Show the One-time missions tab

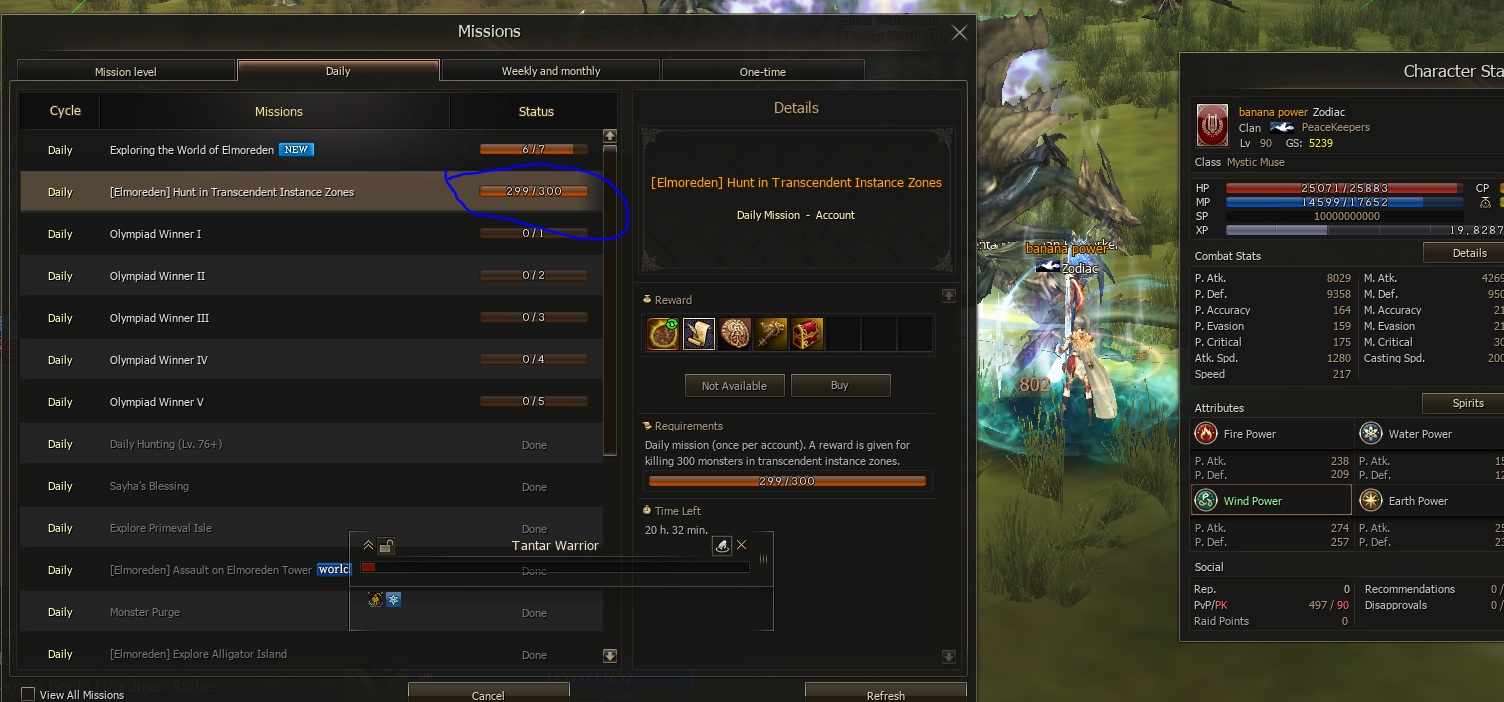click(762, 71)
